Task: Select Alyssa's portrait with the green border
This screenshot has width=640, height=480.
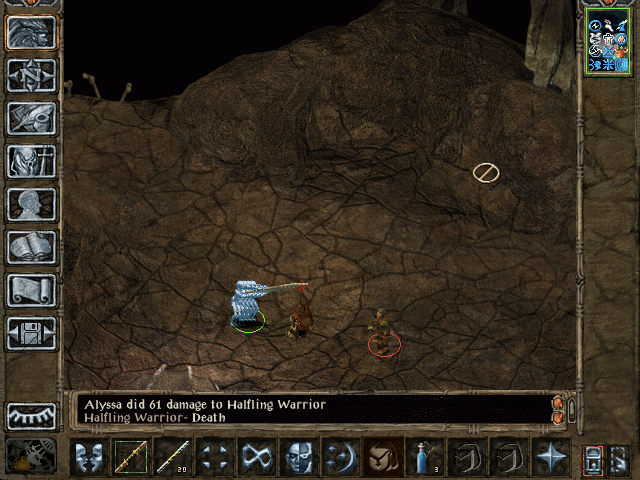Action: (x=607, y=42)
